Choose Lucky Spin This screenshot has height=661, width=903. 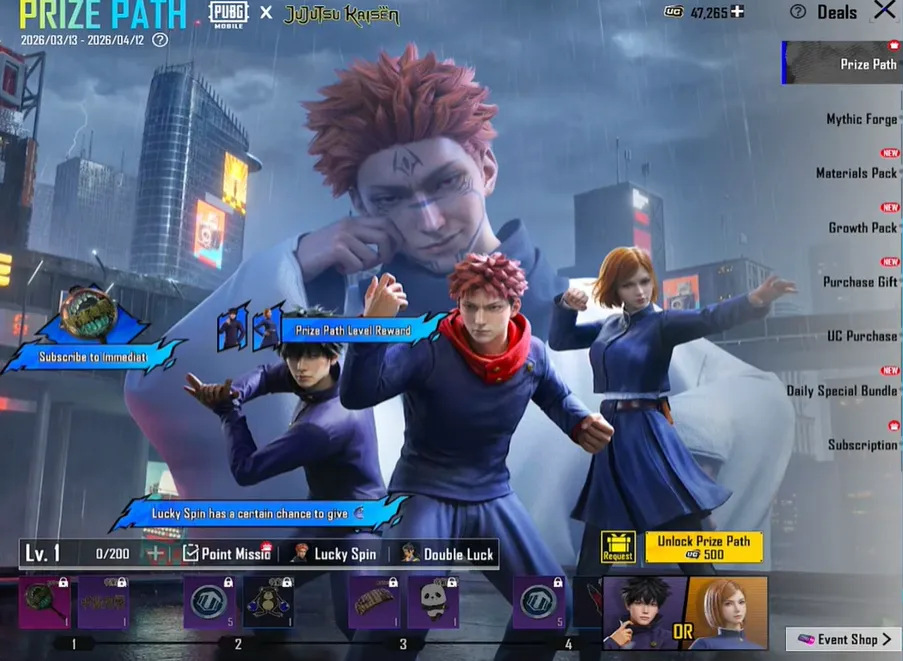click(x=334, y=554)
